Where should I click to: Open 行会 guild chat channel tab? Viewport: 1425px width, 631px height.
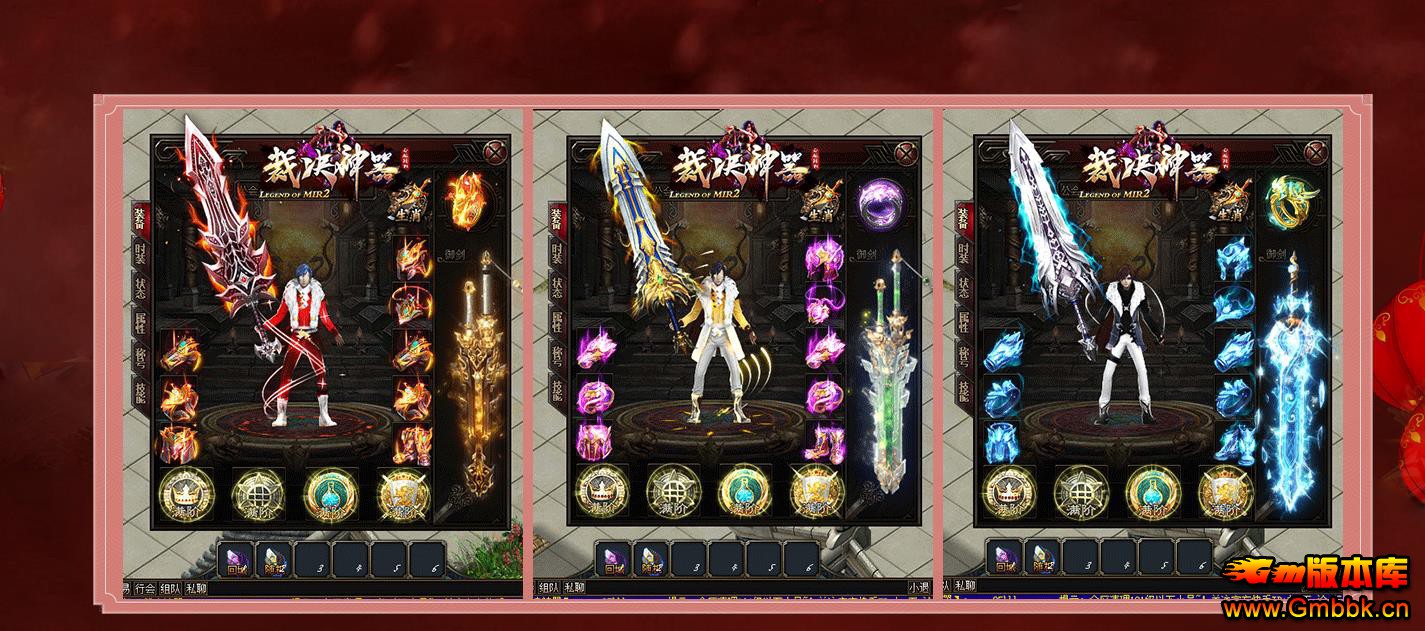[x=145, y=588]
